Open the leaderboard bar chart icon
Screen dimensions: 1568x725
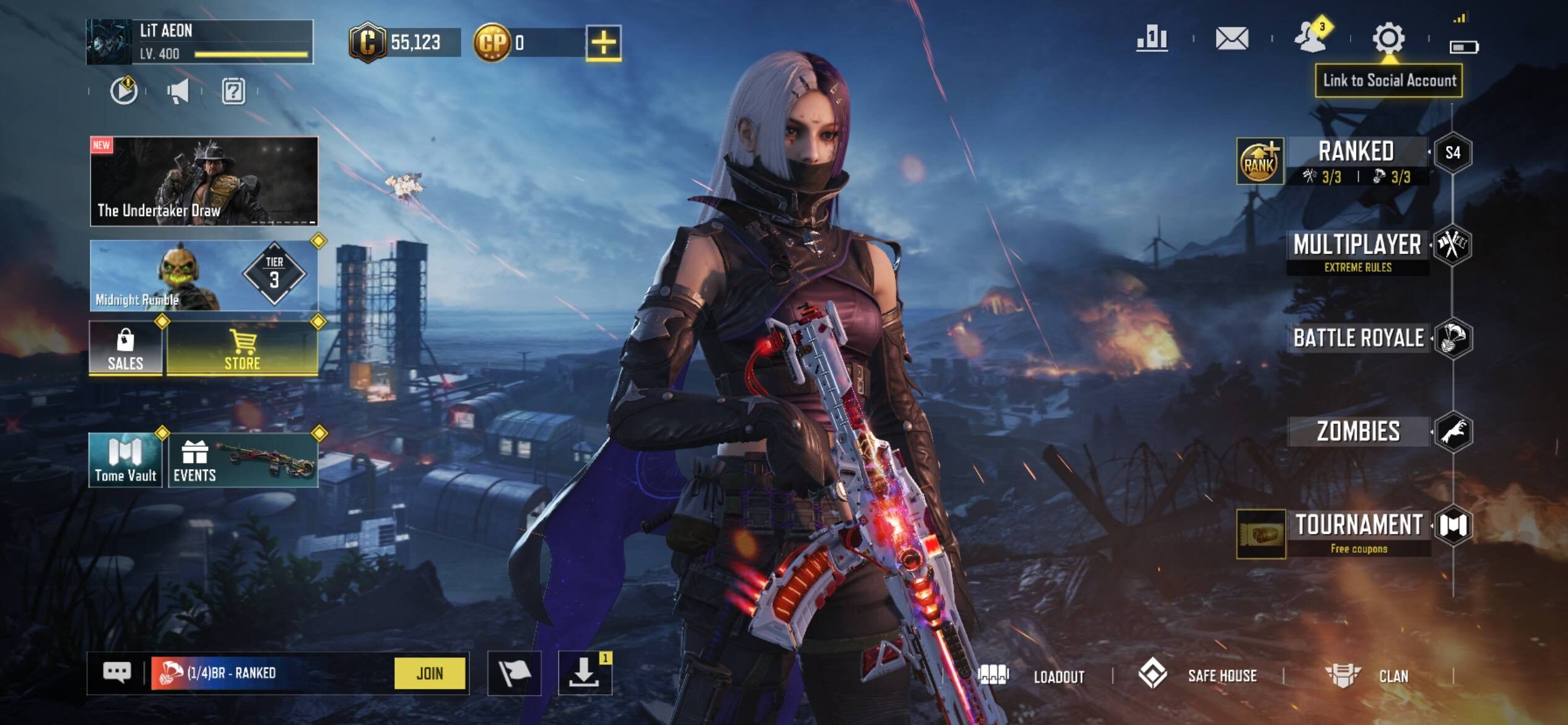click(1152, 38)
